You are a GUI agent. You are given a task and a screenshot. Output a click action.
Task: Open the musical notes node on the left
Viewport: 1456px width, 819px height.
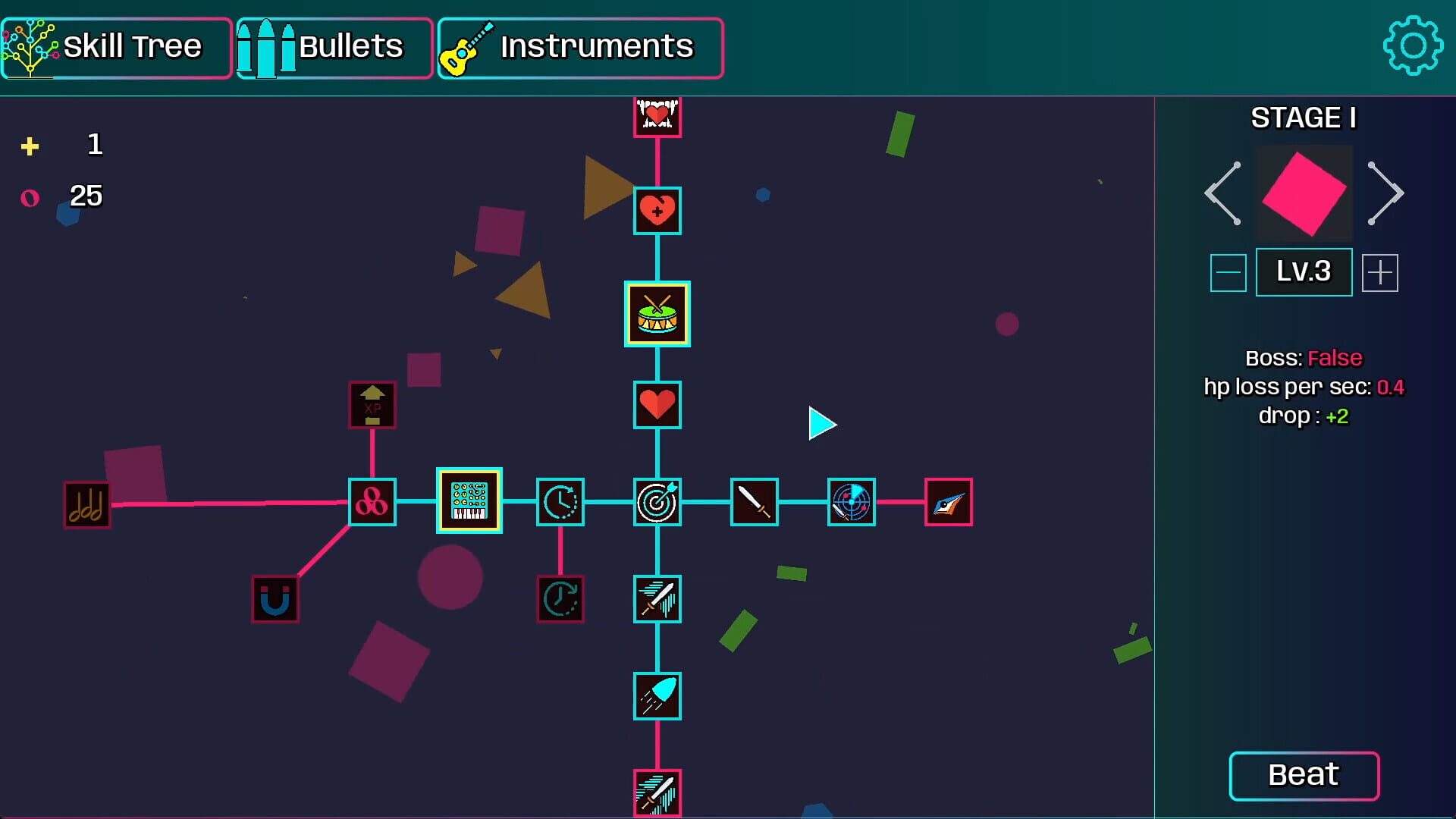pos(86,504)
